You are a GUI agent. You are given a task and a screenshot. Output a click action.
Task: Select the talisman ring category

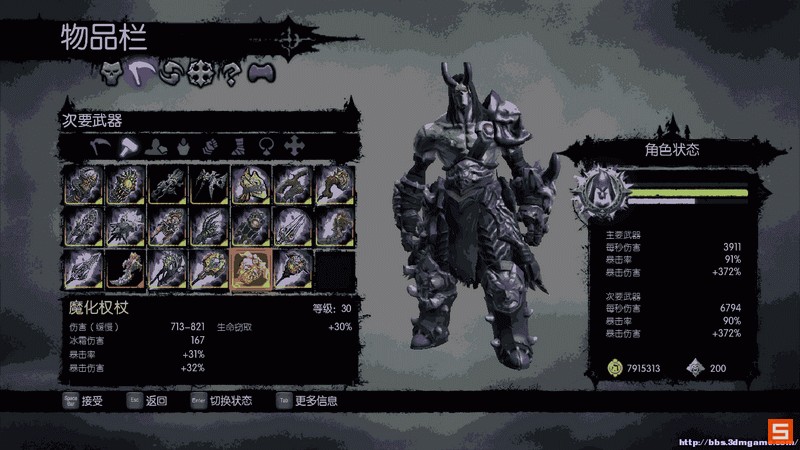267,146
